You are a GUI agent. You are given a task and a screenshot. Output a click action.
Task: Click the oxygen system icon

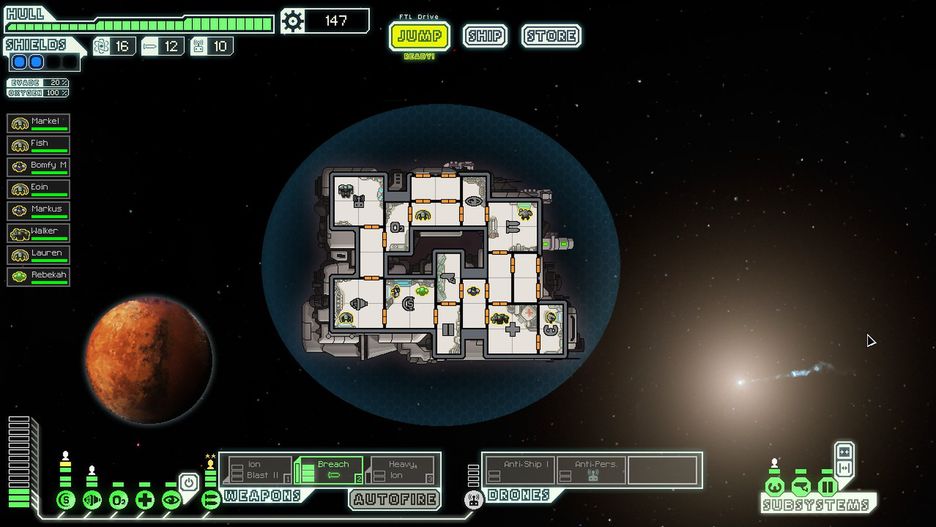tap(118, 499)
